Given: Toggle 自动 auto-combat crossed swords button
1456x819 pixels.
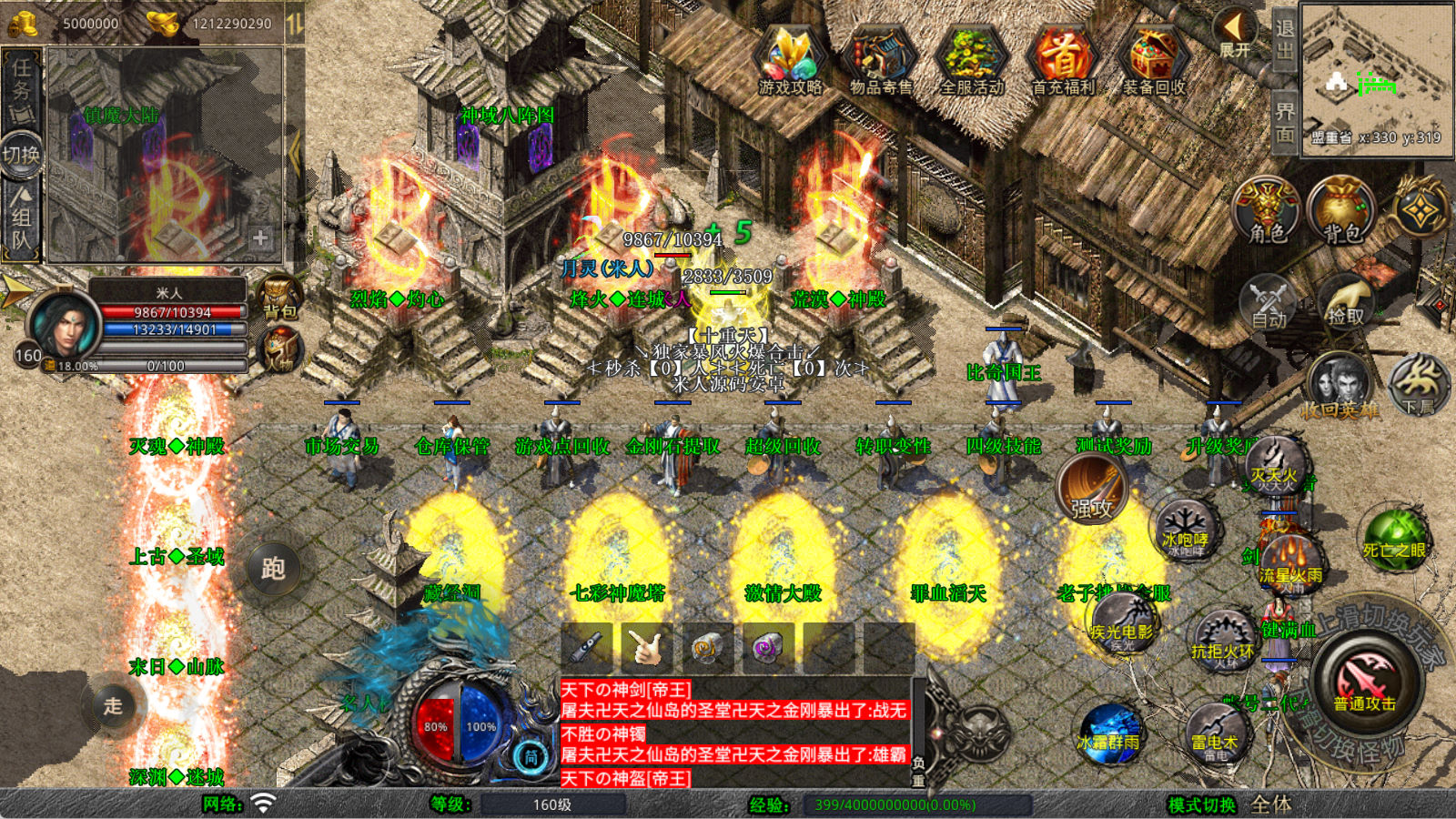Looking at the screenshot, I should [1269, 302].
